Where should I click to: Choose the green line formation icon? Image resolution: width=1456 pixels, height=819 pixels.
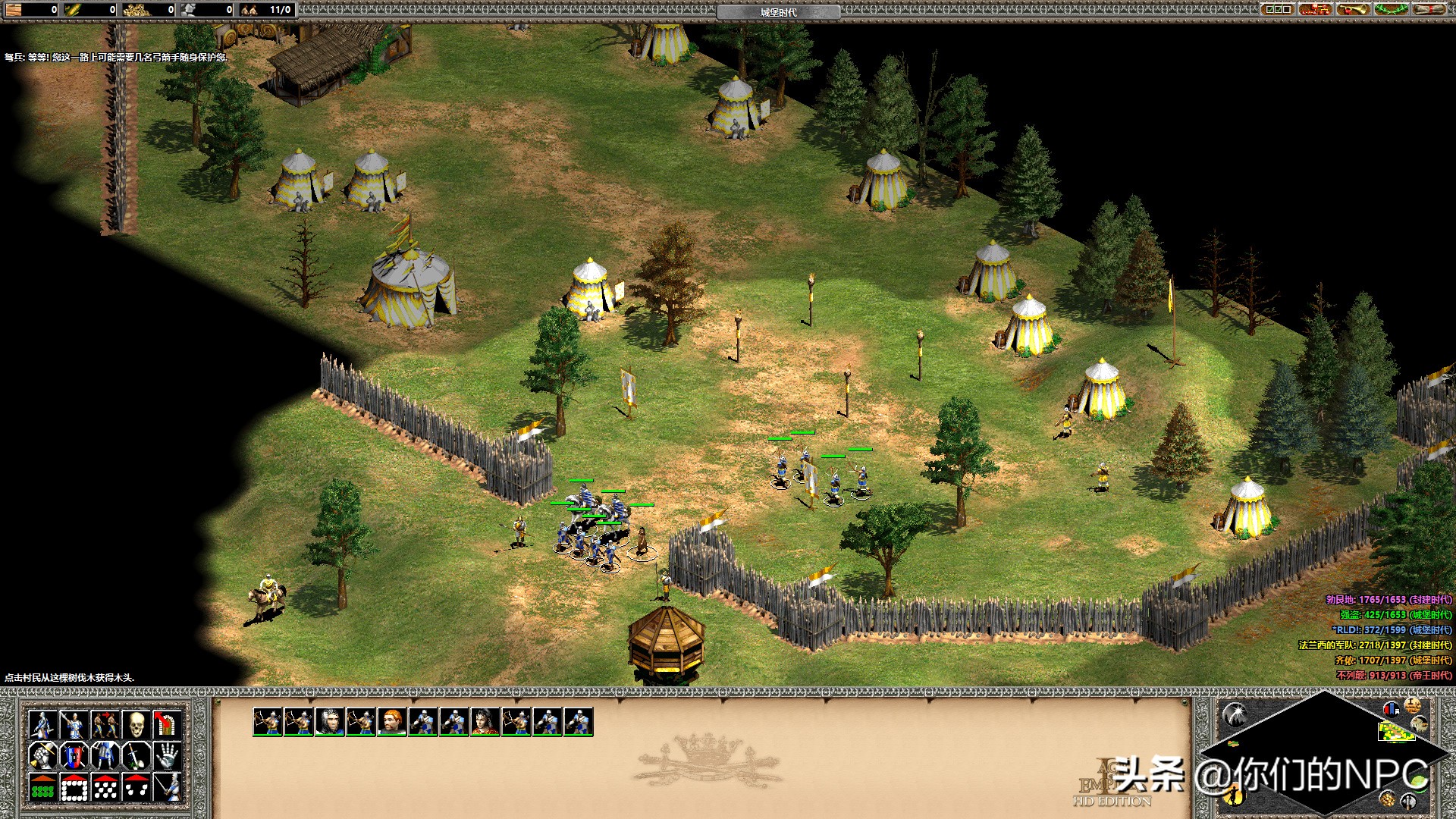tap(42, 788)
